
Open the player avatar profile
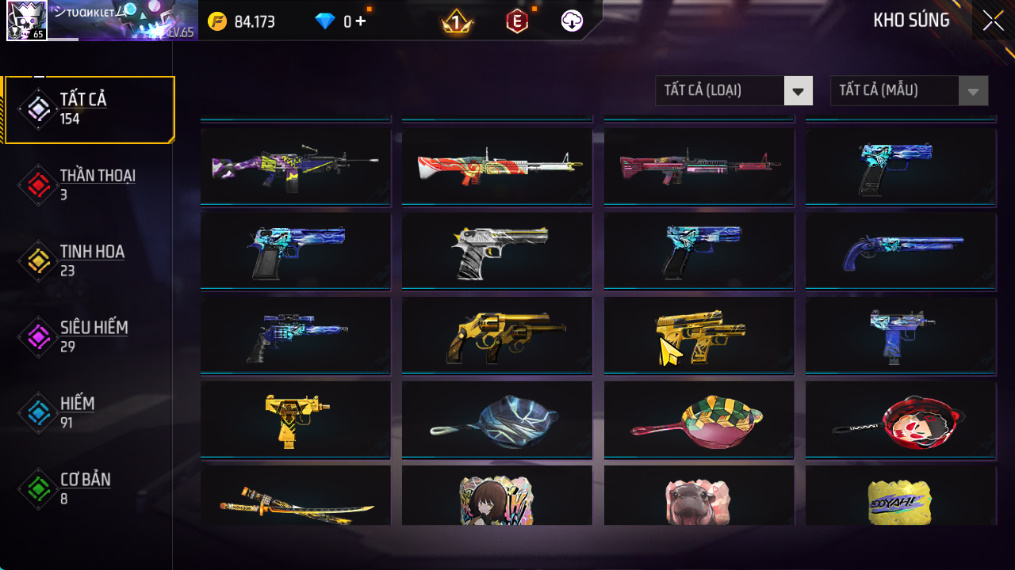[x=26, y=21]
